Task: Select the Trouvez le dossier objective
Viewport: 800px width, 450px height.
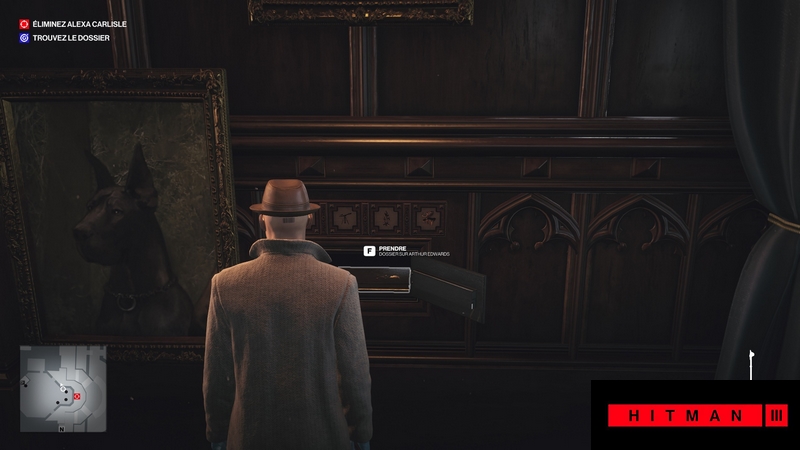Action: pos(70,38)
